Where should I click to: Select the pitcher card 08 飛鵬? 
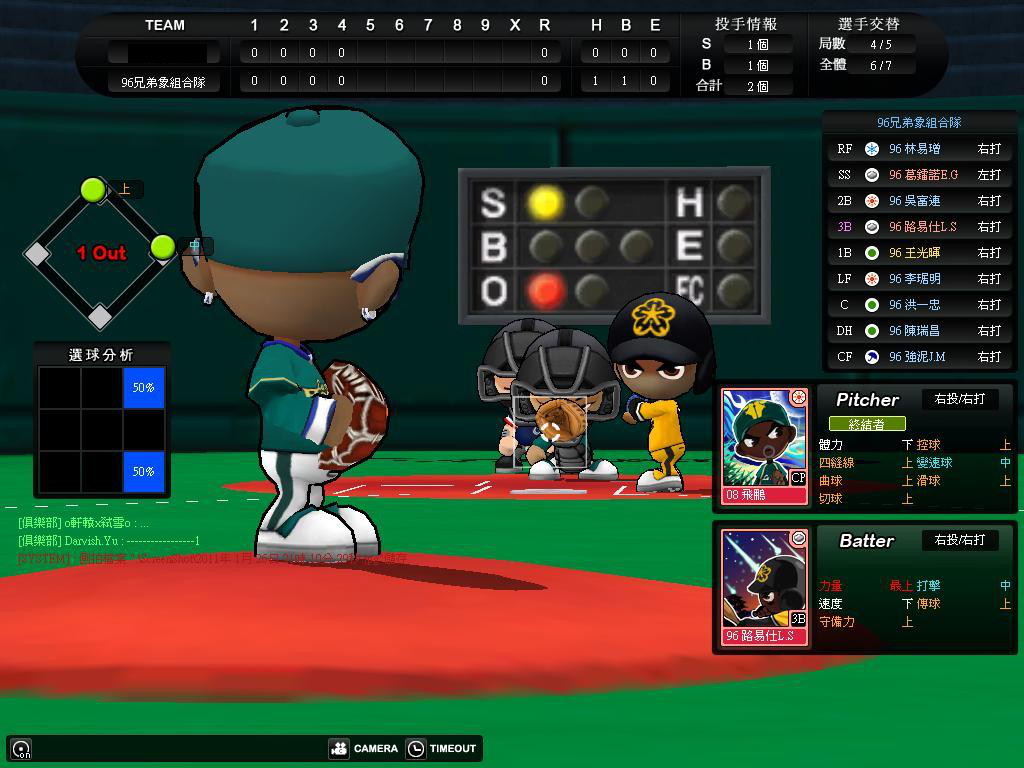click(765, 446)
